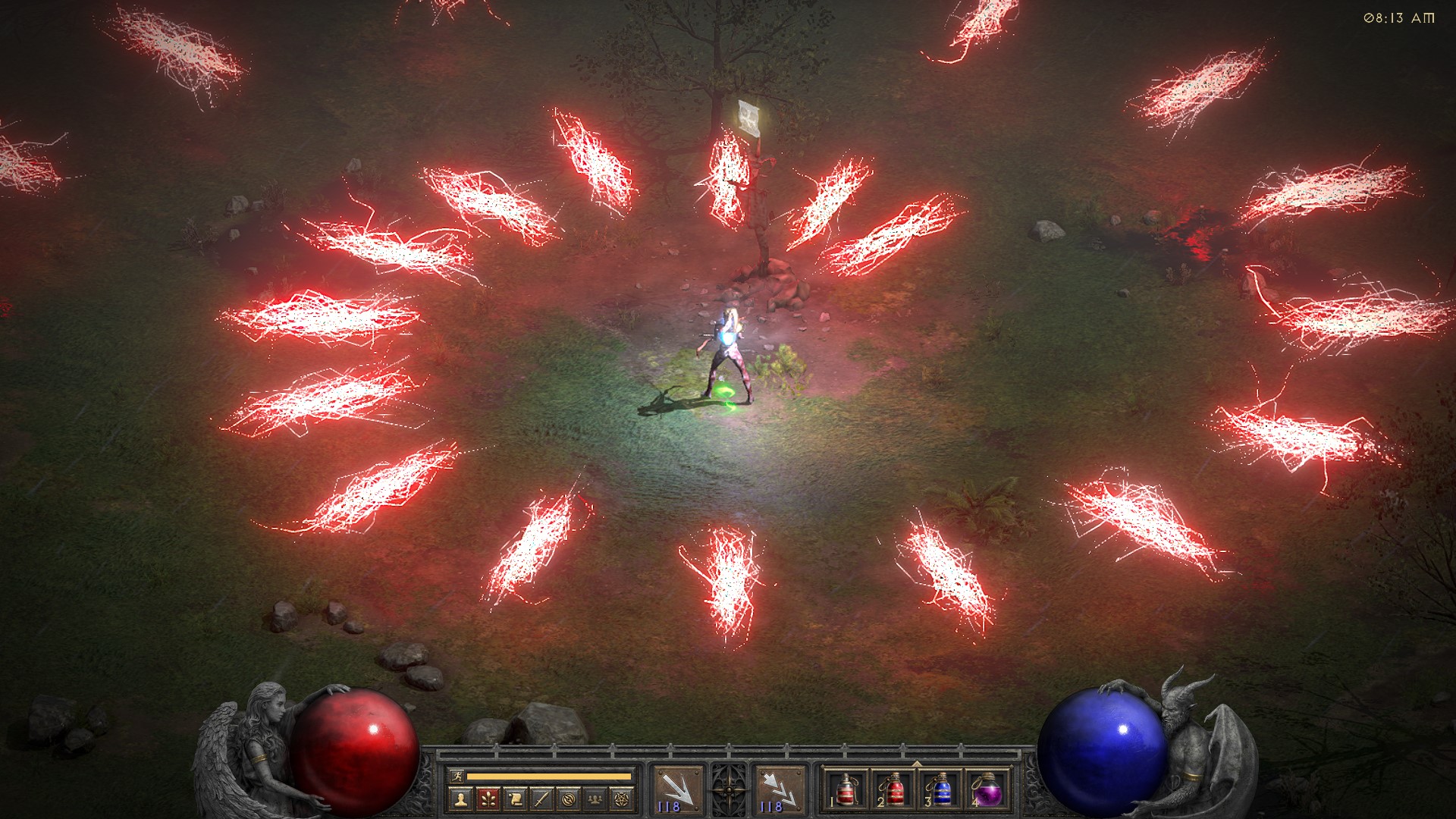
Task: Open the red skill tree button
Action: coord(488,798)
